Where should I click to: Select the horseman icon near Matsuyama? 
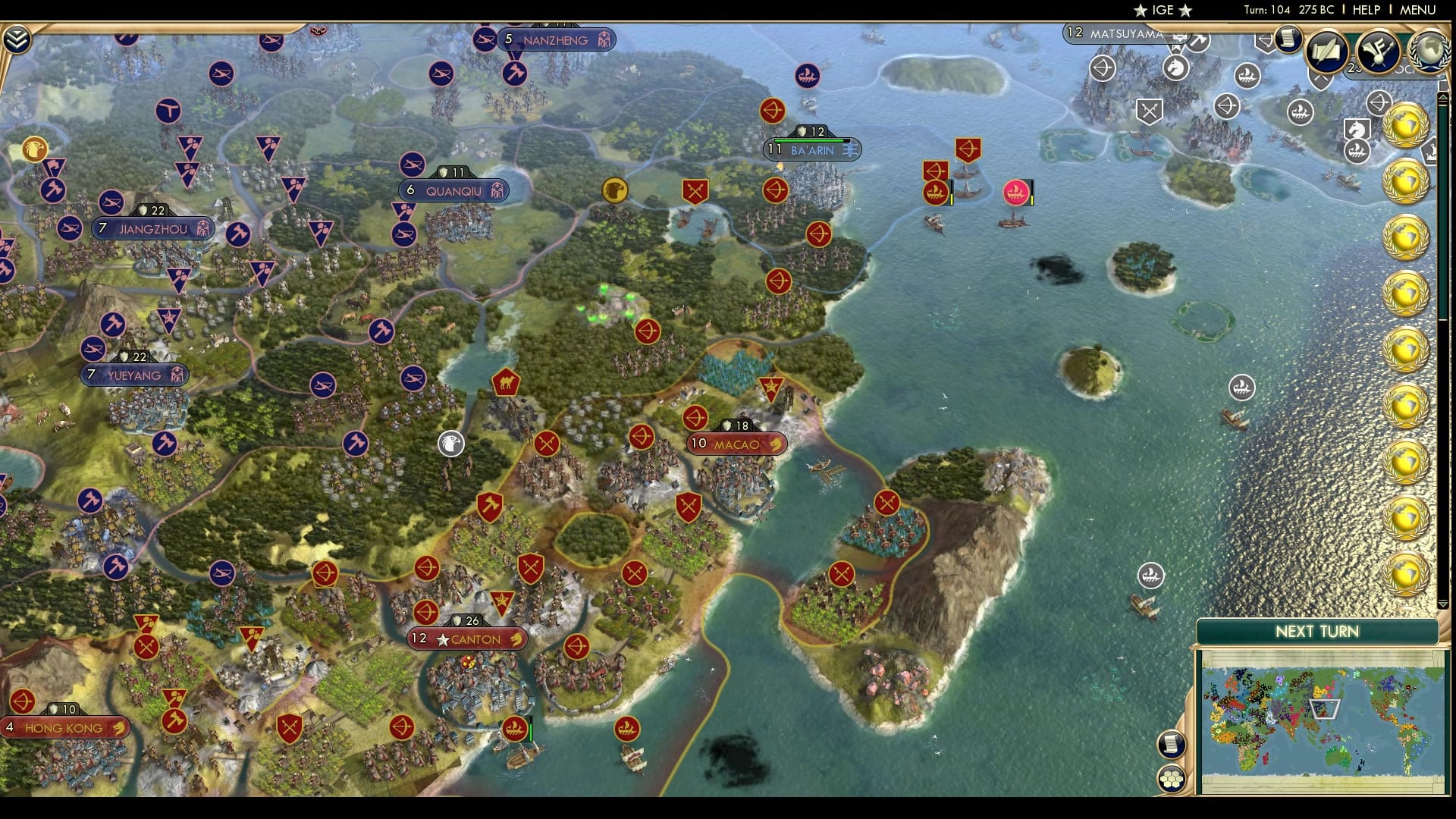point(1175,67)
